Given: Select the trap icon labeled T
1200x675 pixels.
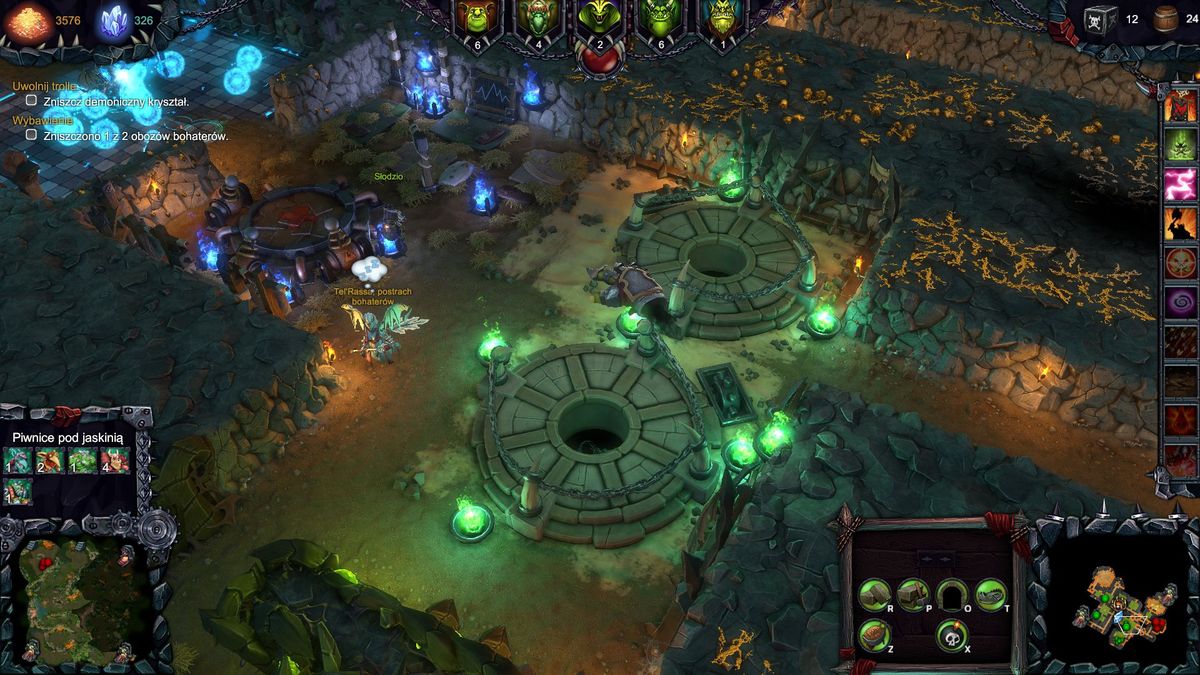Looking at the screenshot, I should (x=990, y=595).
